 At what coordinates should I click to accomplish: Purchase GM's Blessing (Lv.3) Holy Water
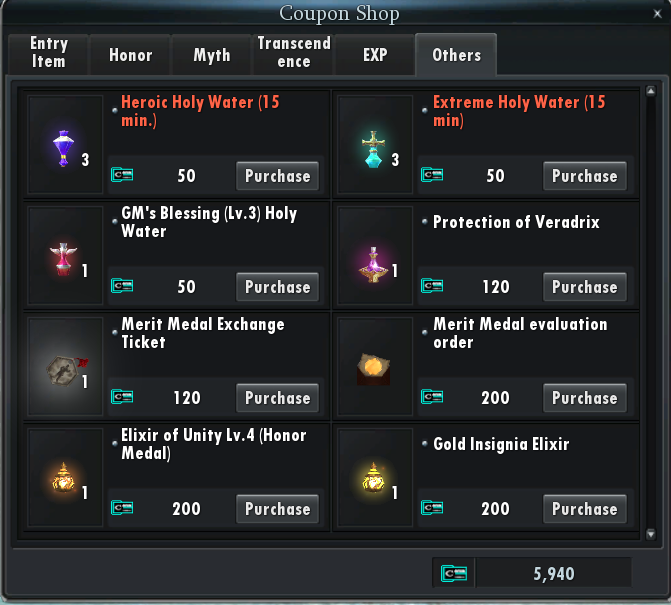pyautogui.click(x=277, y=287)
